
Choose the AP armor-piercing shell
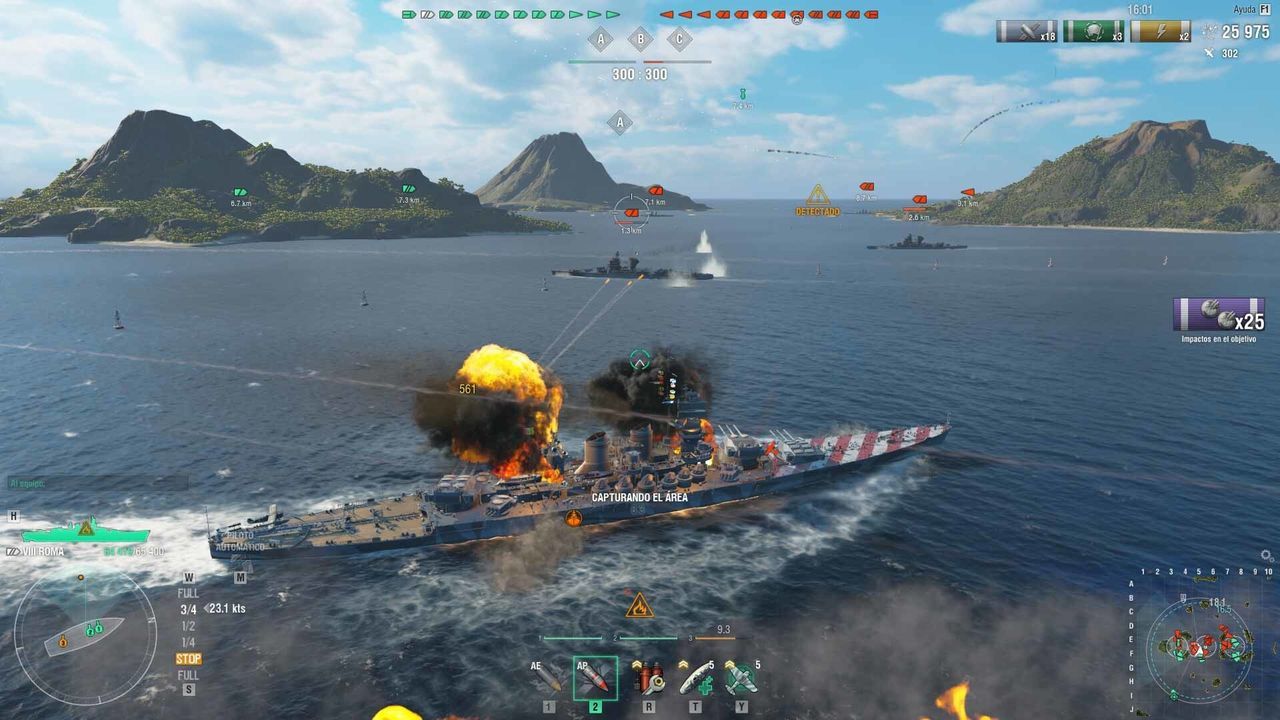point(595,677)
